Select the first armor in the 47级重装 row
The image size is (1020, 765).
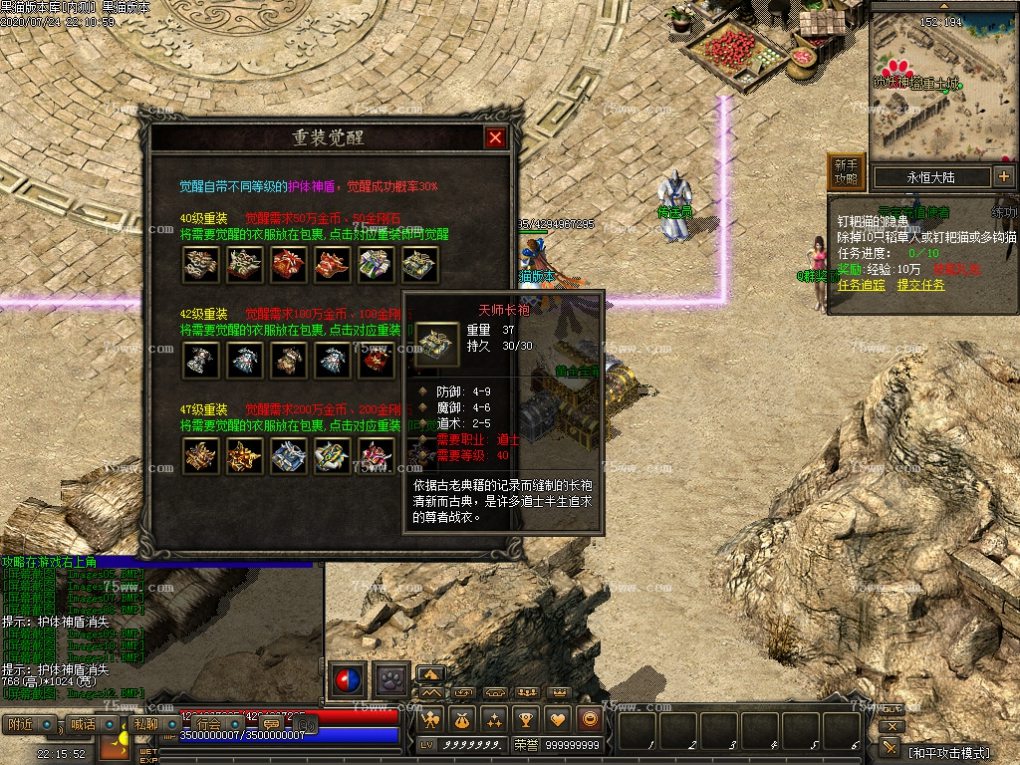[200, 456]
